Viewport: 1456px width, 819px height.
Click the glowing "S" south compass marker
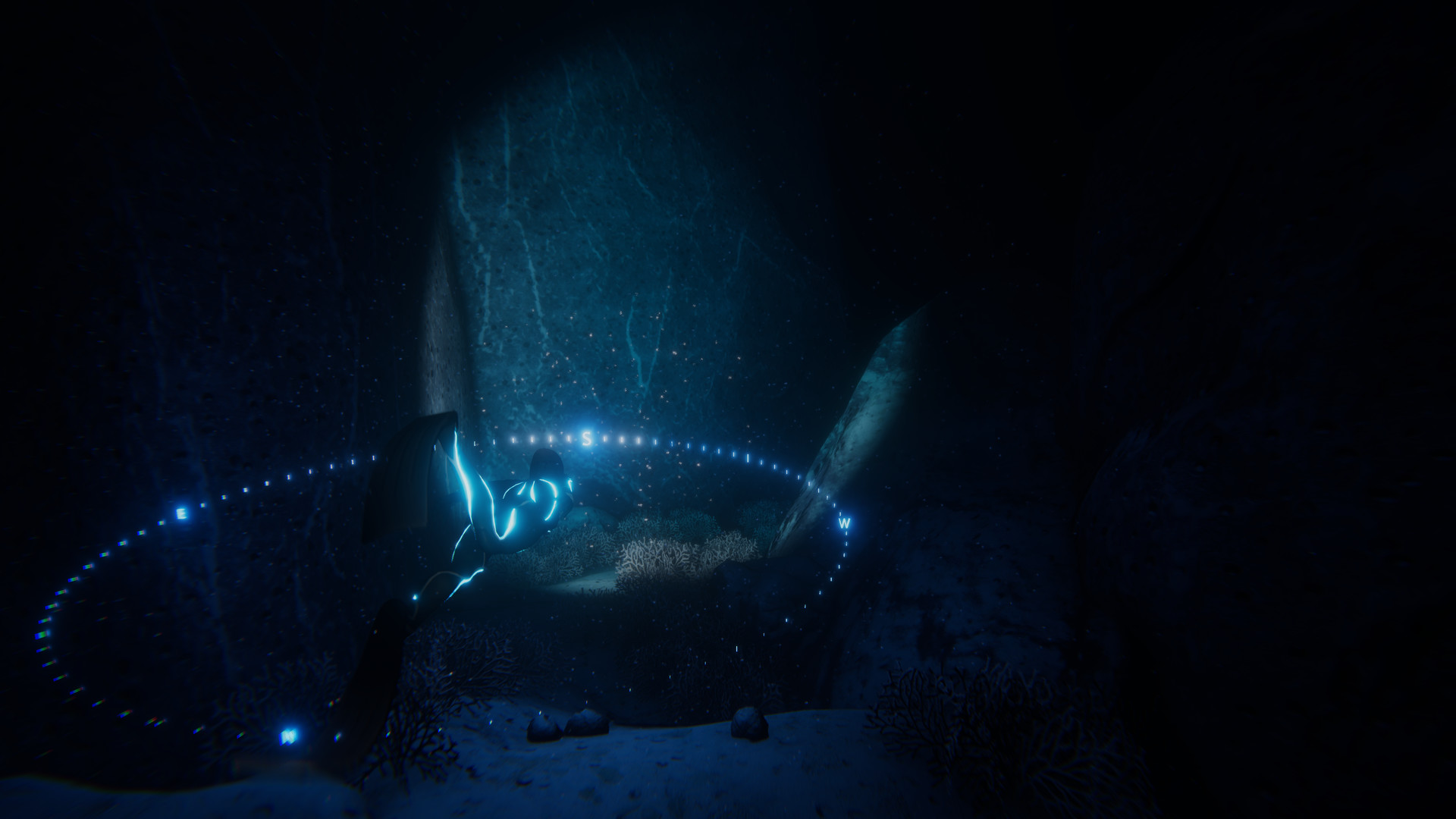[x=588, y=437]
